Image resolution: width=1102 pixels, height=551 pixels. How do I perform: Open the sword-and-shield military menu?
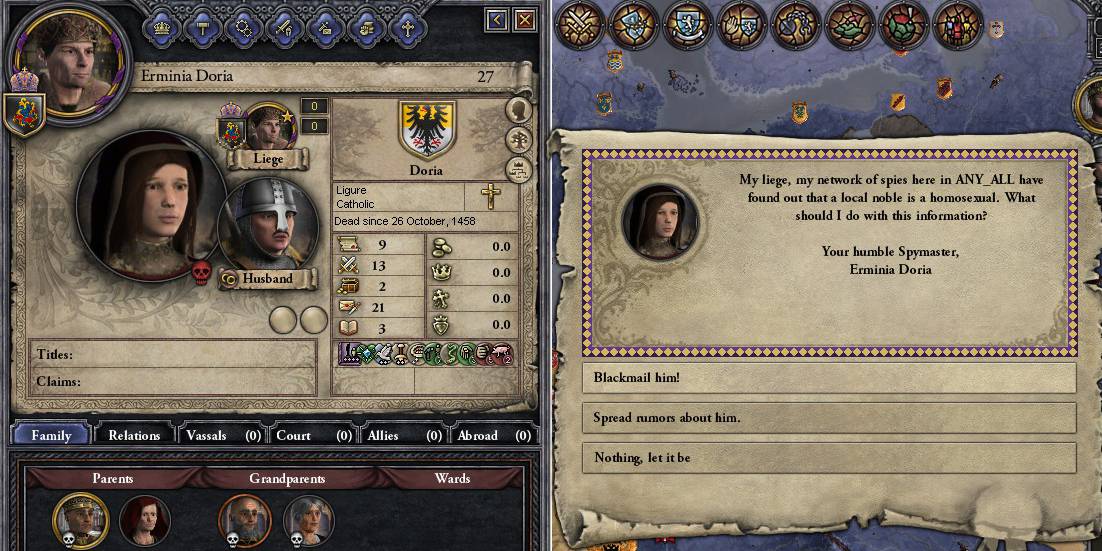point(284,26)
